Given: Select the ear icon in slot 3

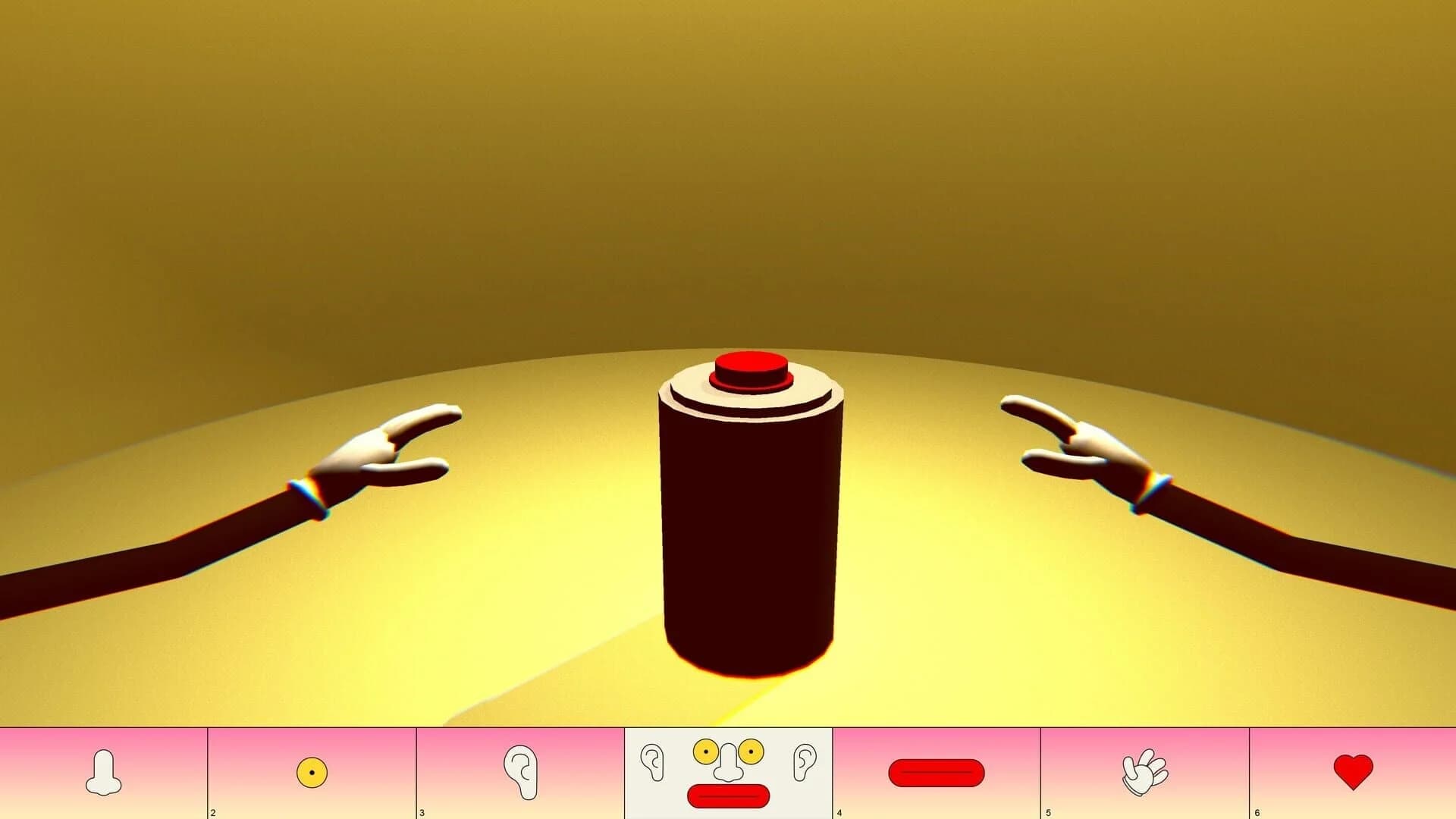Looking at the screenshot, I should pyautogui.click(x=520, y=772).
